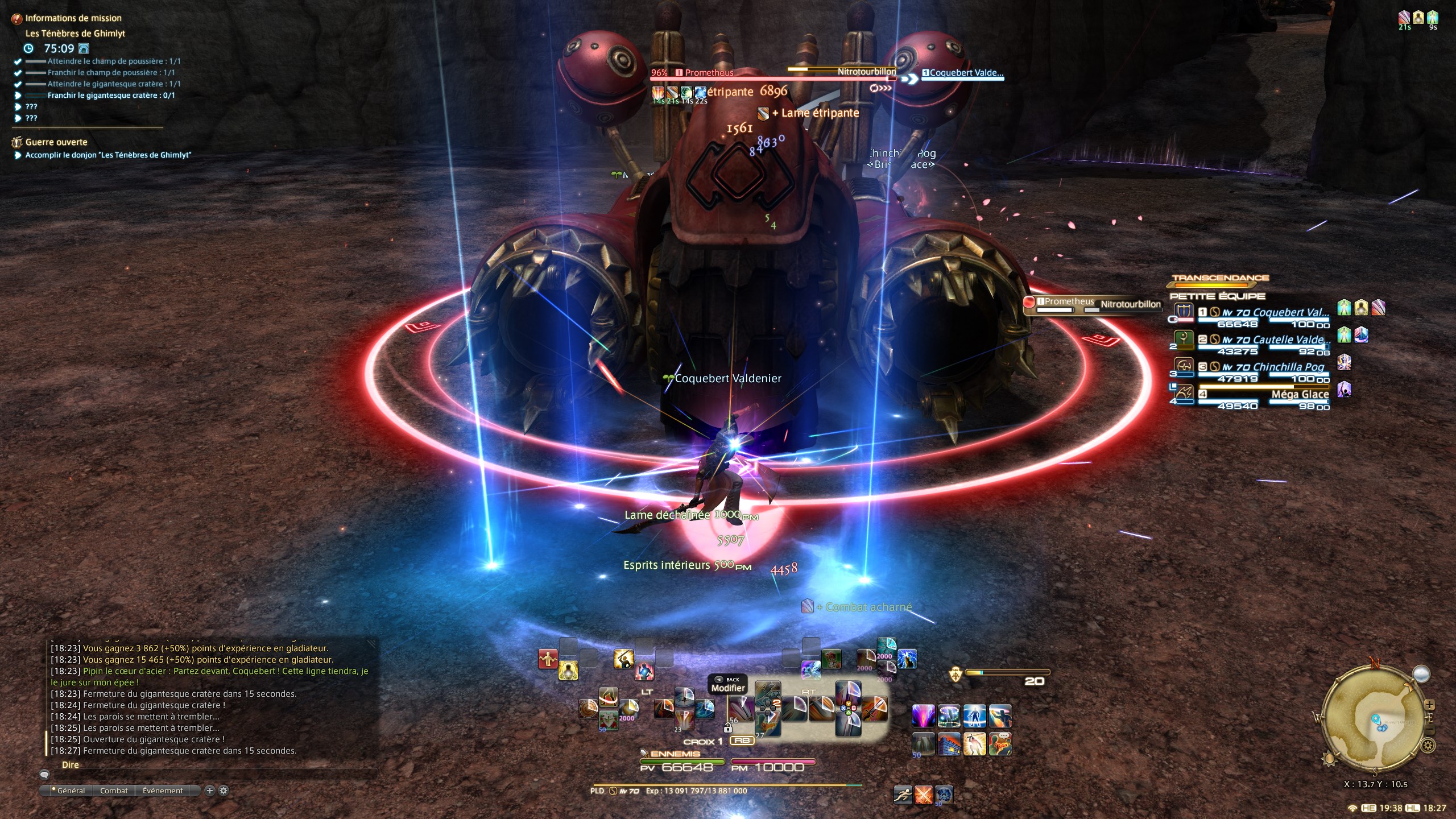The height and width of the screenshot is (819, 1456).
Task: Switch to the Général chat tab
Action: pyautogui.click(x=71, y=791)
